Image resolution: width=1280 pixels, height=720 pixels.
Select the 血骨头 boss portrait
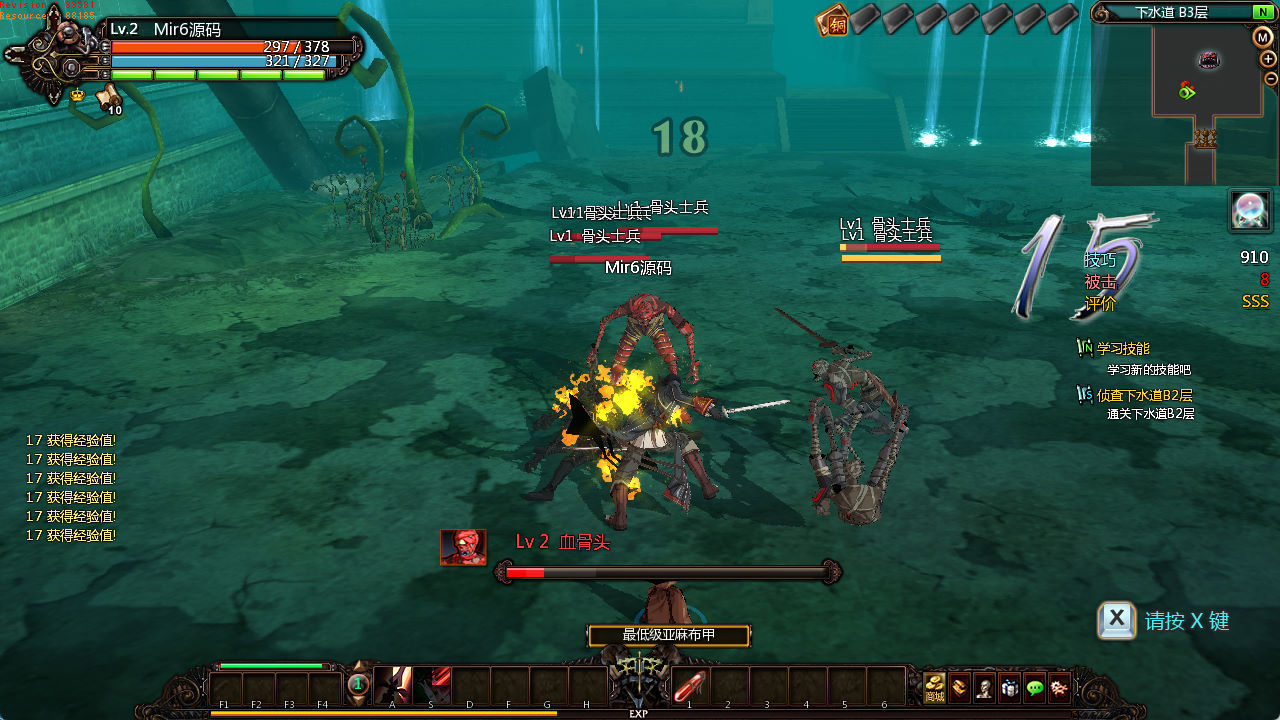click(x=463, y=547)
